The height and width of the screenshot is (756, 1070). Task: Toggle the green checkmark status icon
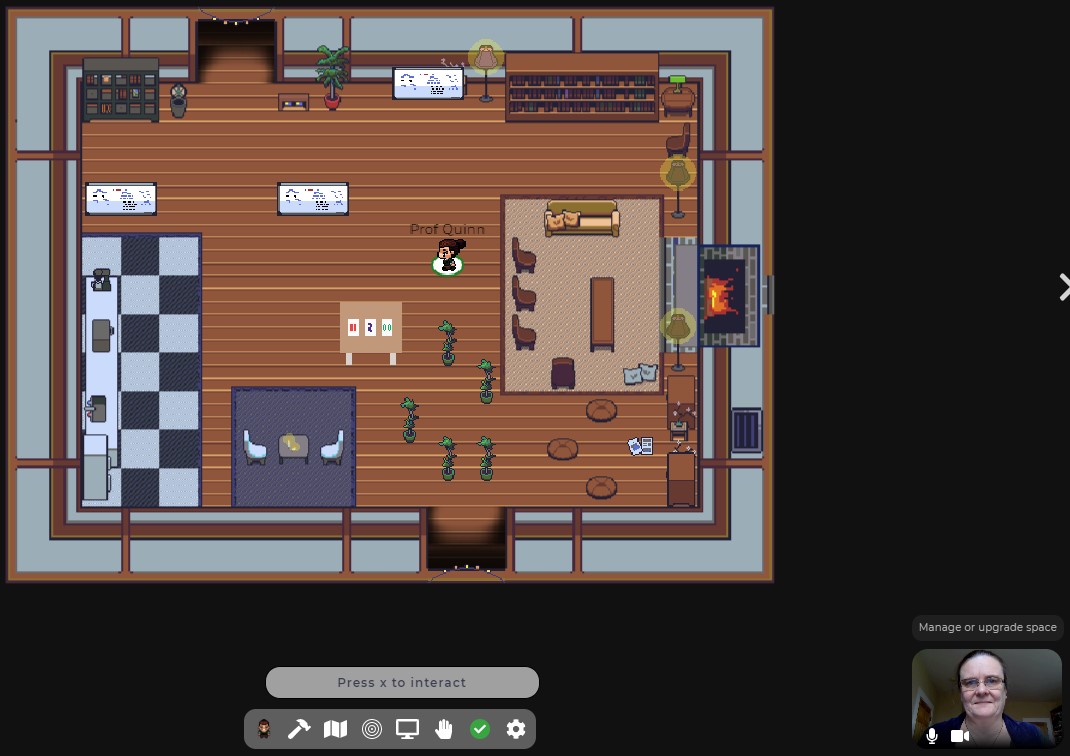tap(480, 729)
